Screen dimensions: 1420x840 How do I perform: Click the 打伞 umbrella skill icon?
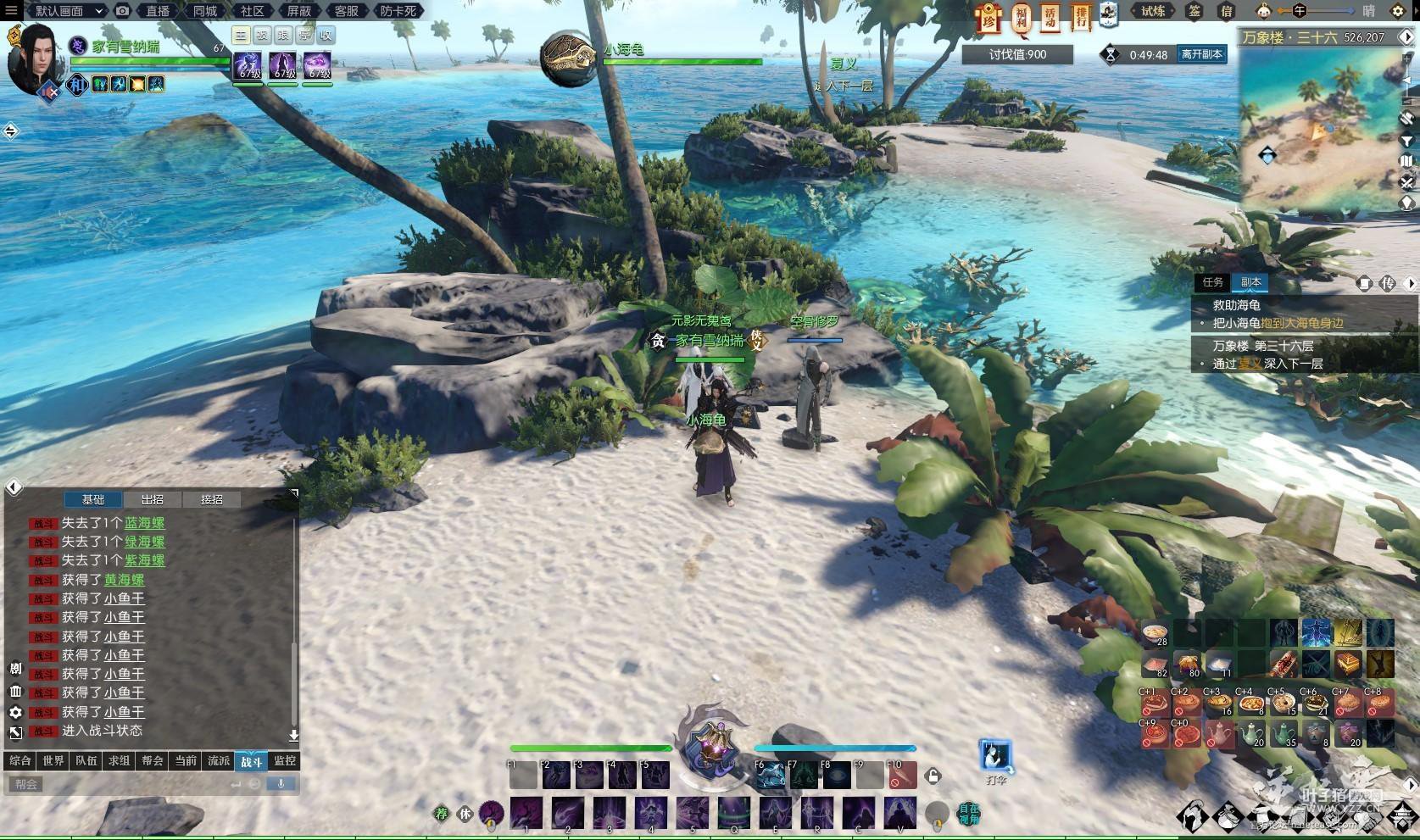tap(996, 755)
